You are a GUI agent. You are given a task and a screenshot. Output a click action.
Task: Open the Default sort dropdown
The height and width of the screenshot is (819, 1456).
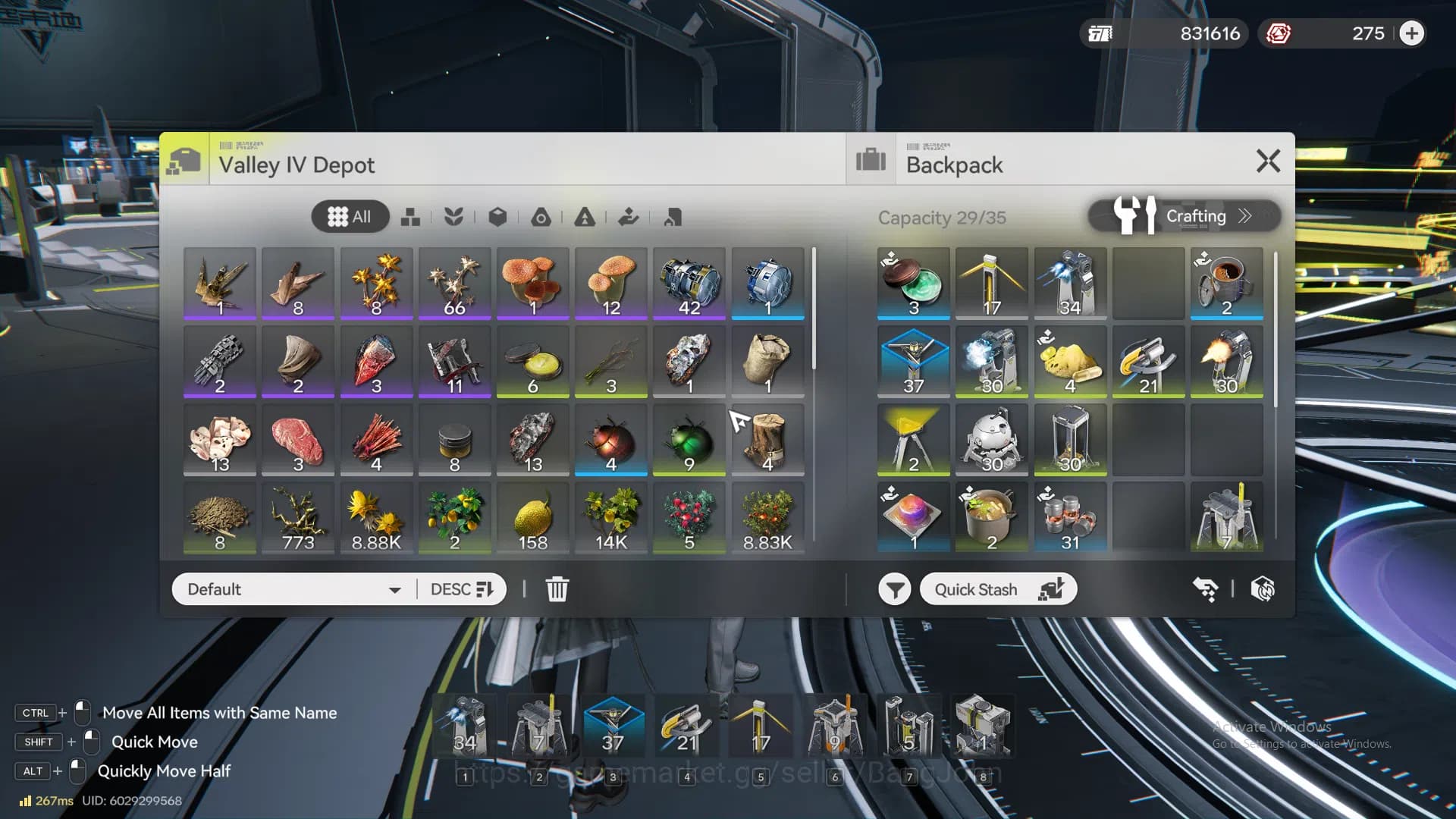pos(294,589)
